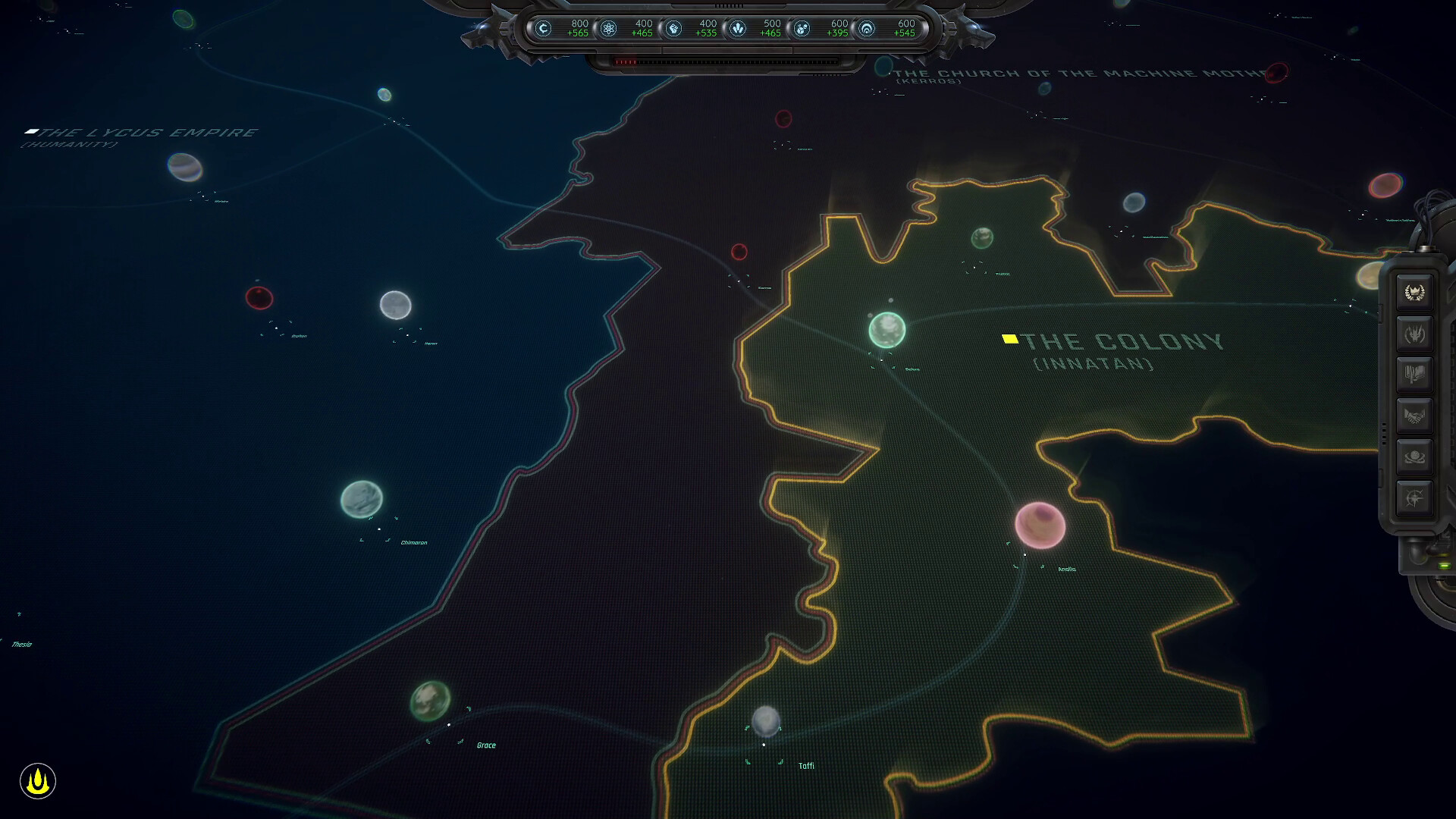Click the radar influence resource icon

pyautogui.click(x=868, y=29)
